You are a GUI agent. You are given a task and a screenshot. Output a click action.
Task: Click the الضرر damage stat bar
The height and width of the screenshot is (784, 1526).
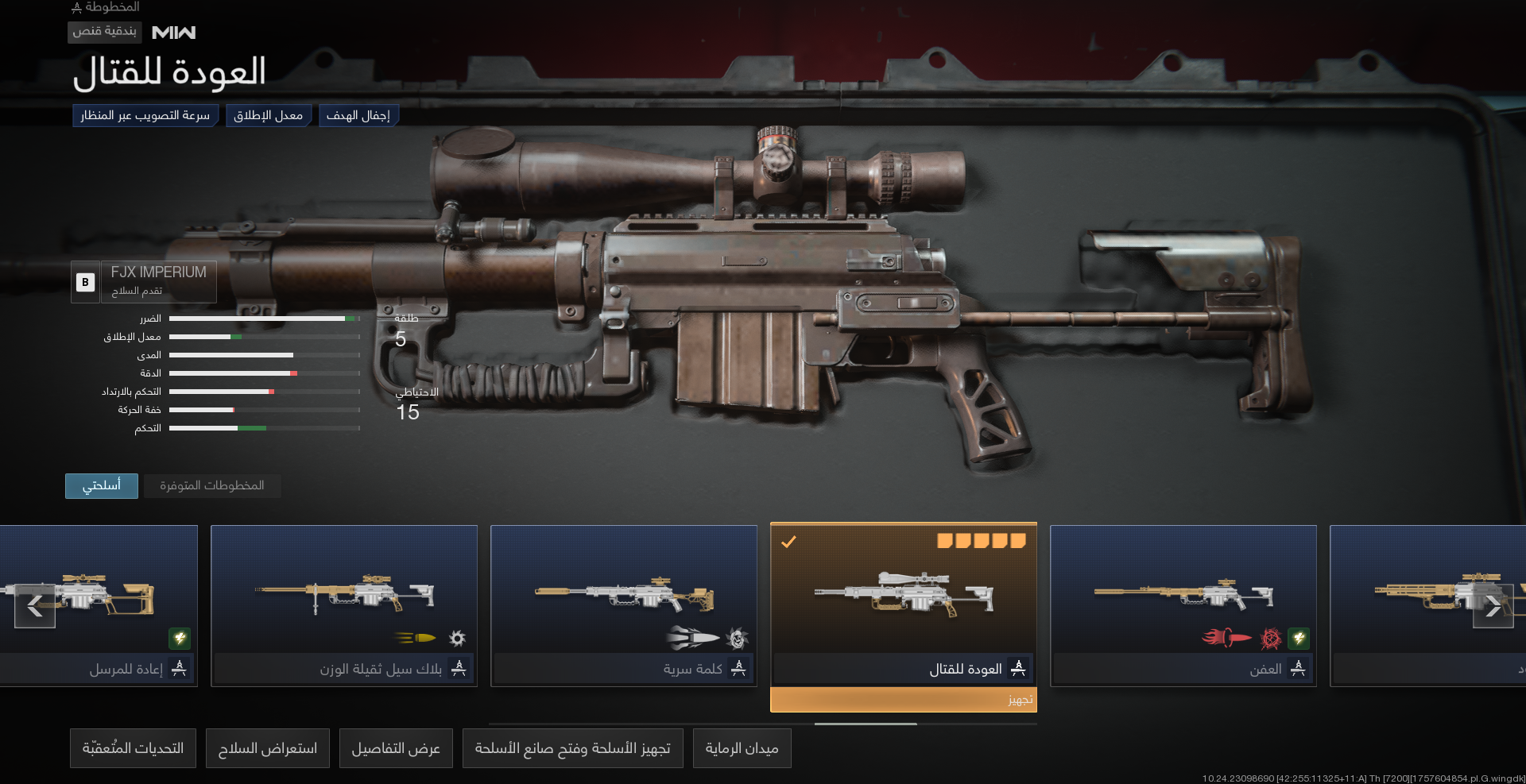265,318
